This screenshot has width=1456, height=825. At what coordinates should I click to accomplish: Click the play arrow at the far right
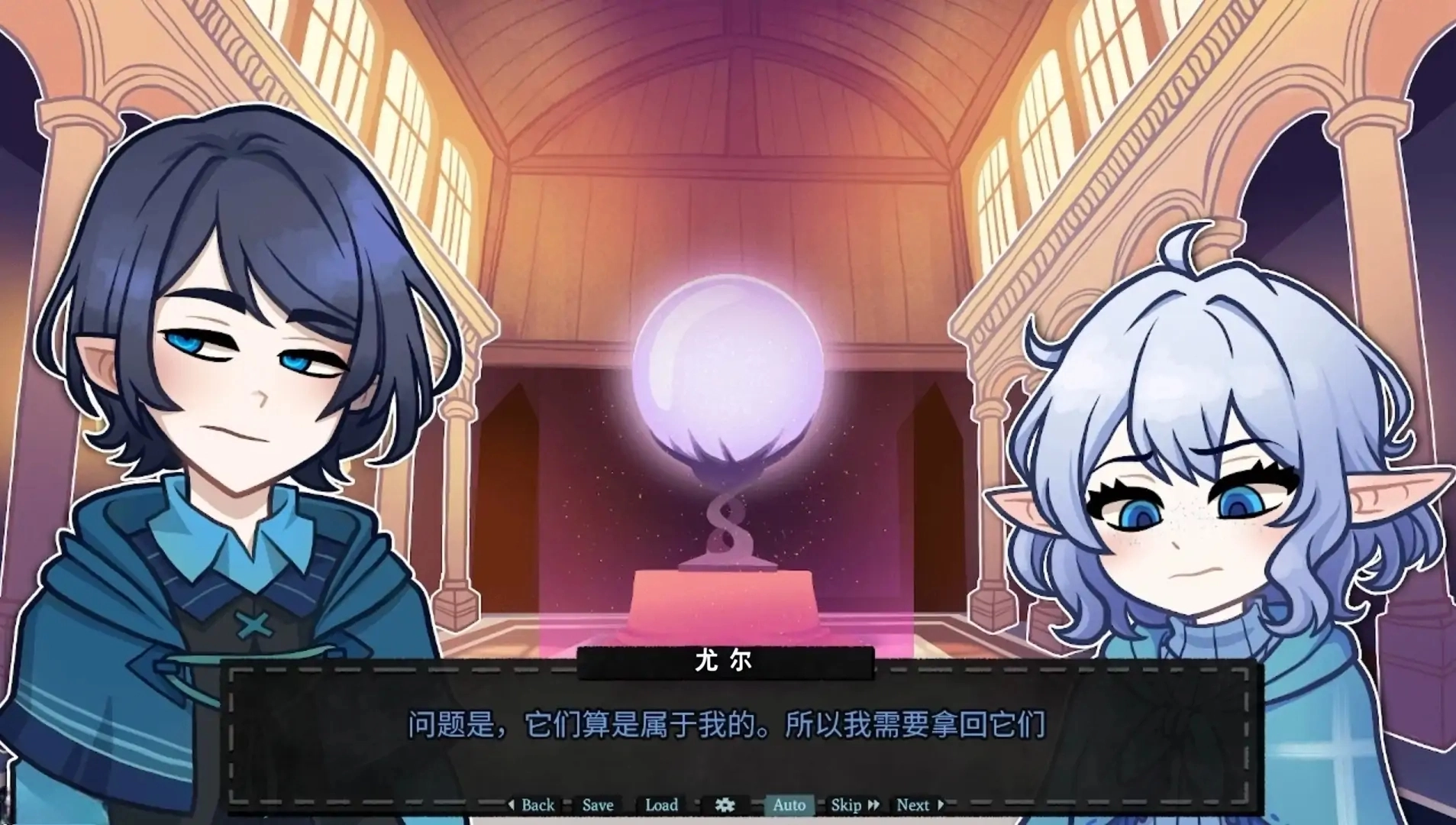(941, 805)
